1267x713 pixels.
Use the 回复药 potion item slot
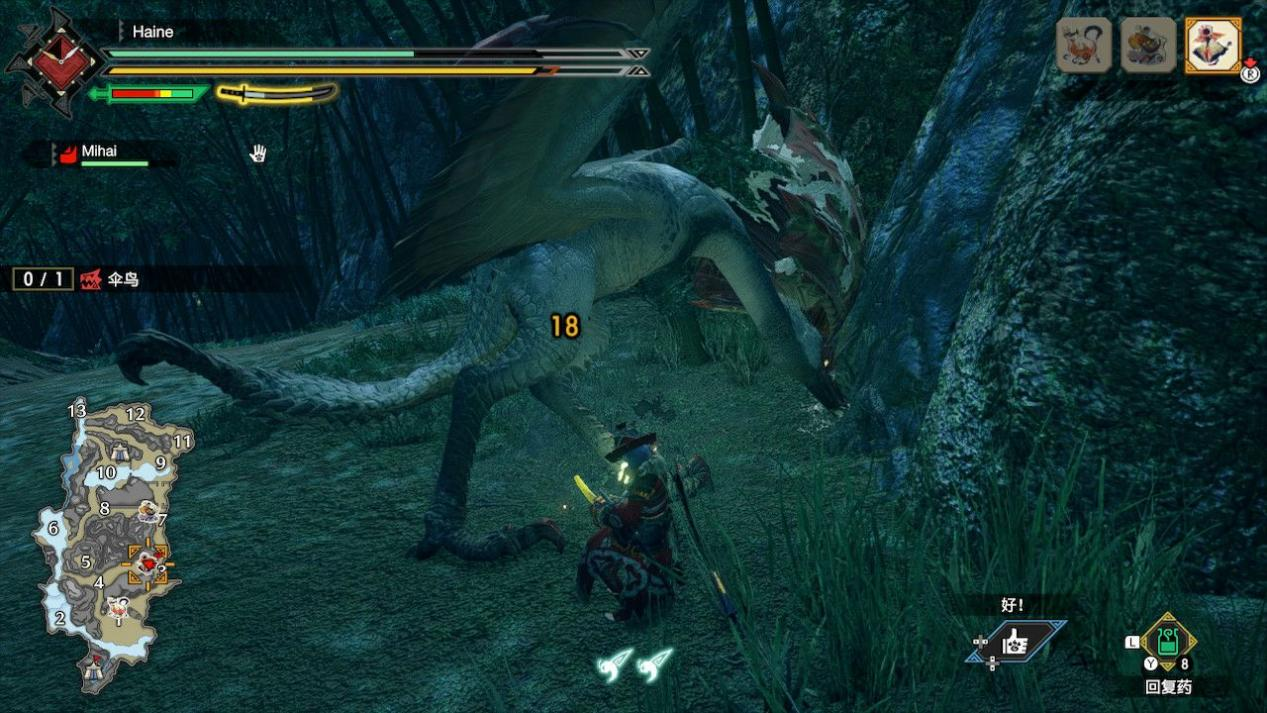1167,642
